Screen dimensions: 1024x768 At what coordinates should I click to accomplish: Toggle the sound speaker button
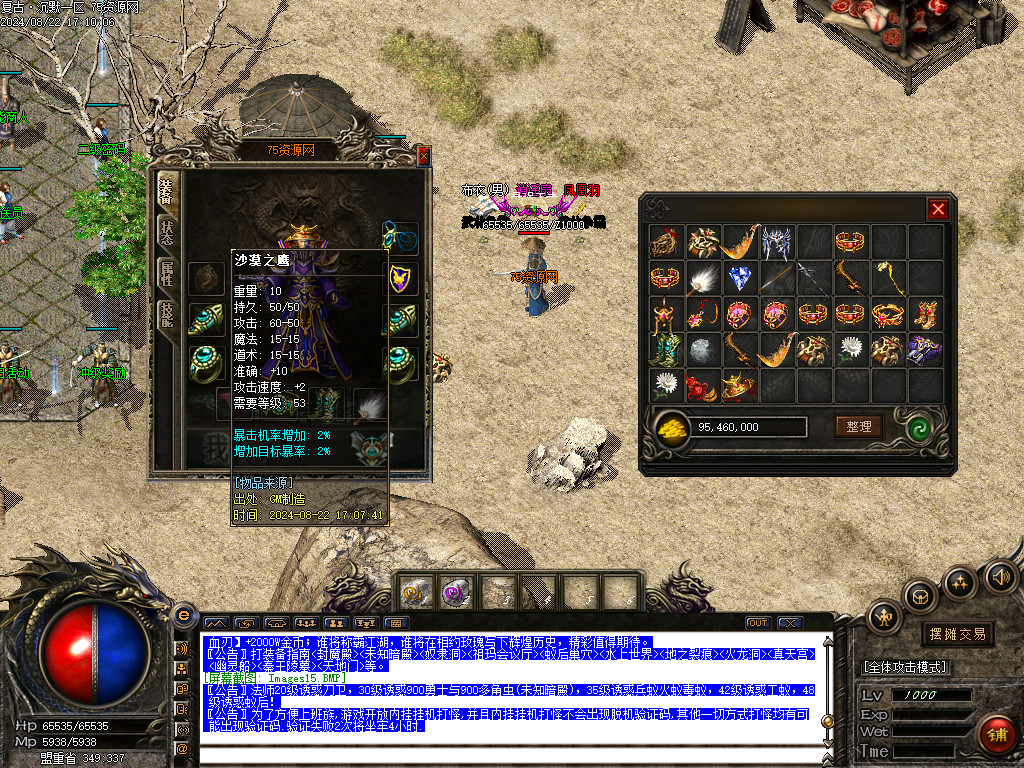[x=1000, y=577]
